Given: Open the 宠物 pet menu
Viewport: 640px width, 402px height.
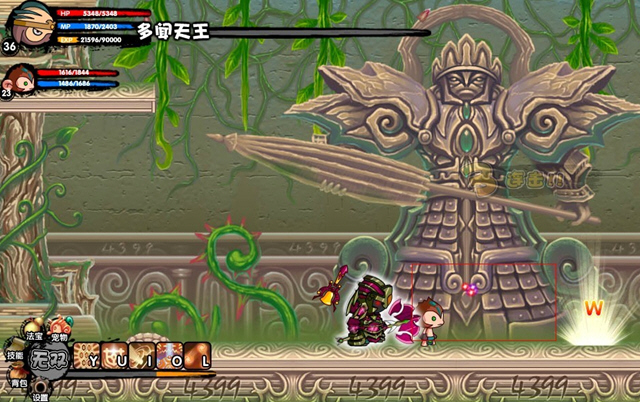Looking at the screenshot, I should pyautogui.click(x=59, y=327).
